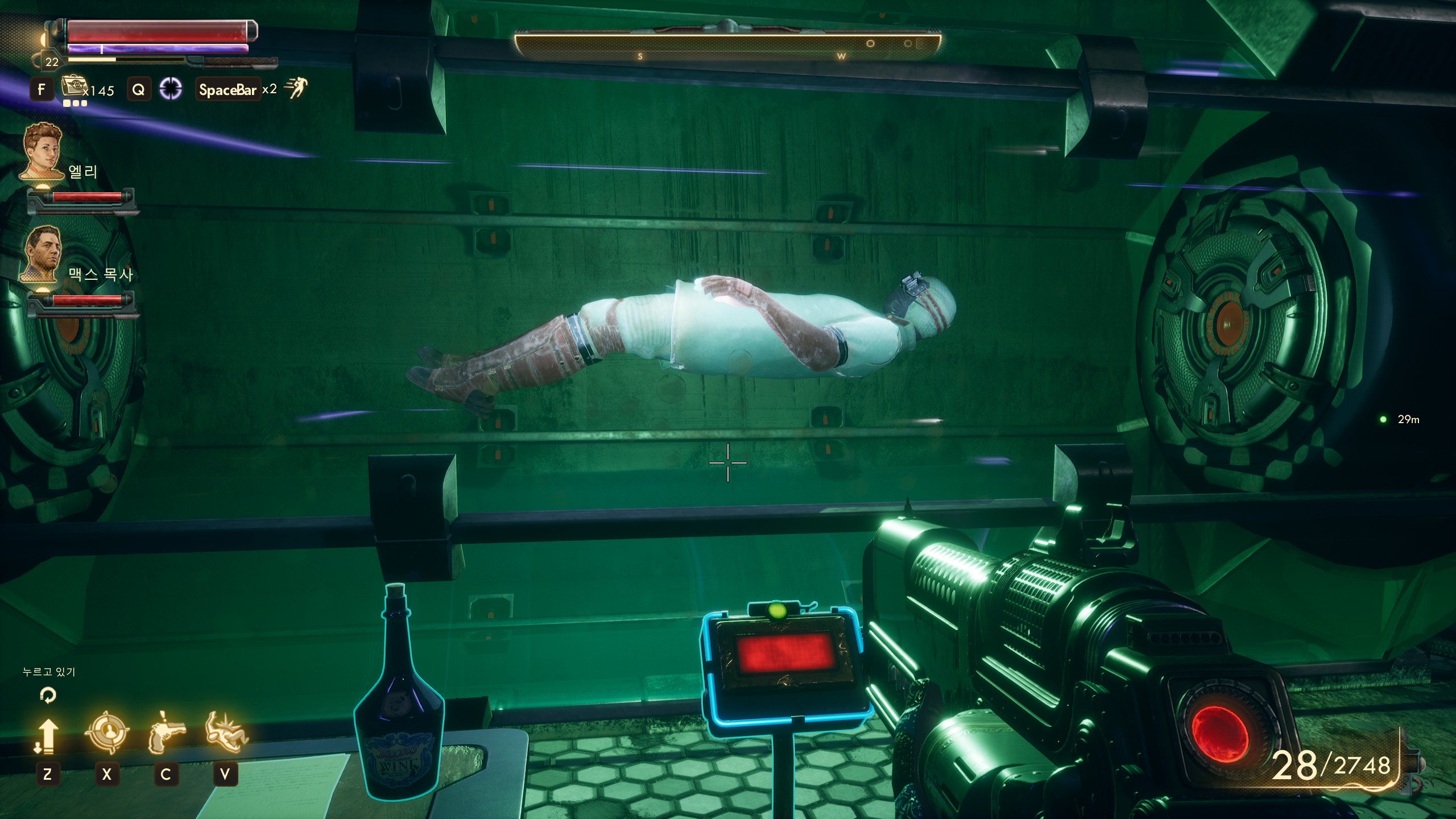Select Ellie's companion portrait

coord(43,151)
